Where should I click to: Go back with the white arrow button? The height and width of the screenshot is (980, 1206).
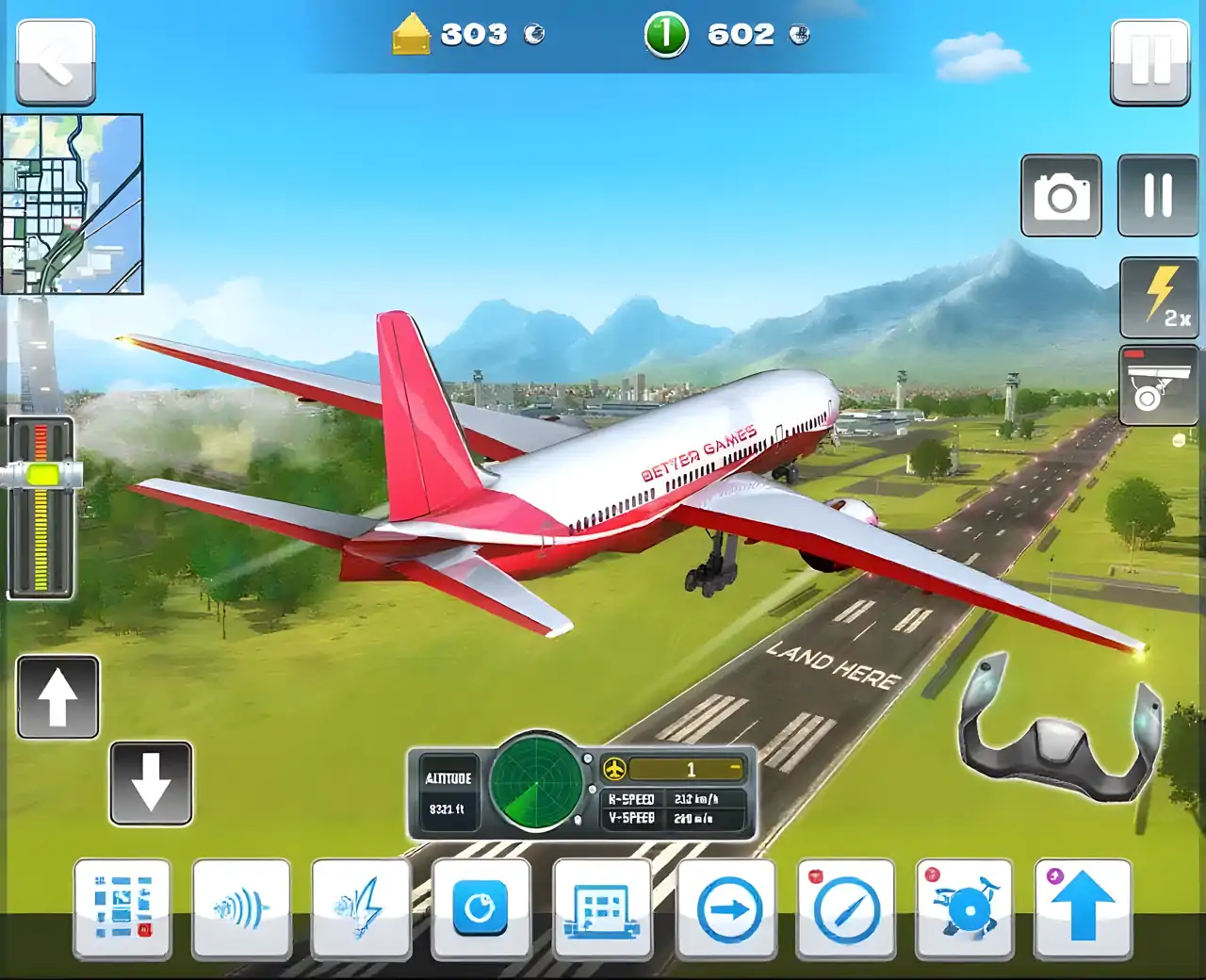(x=56, y=62)
